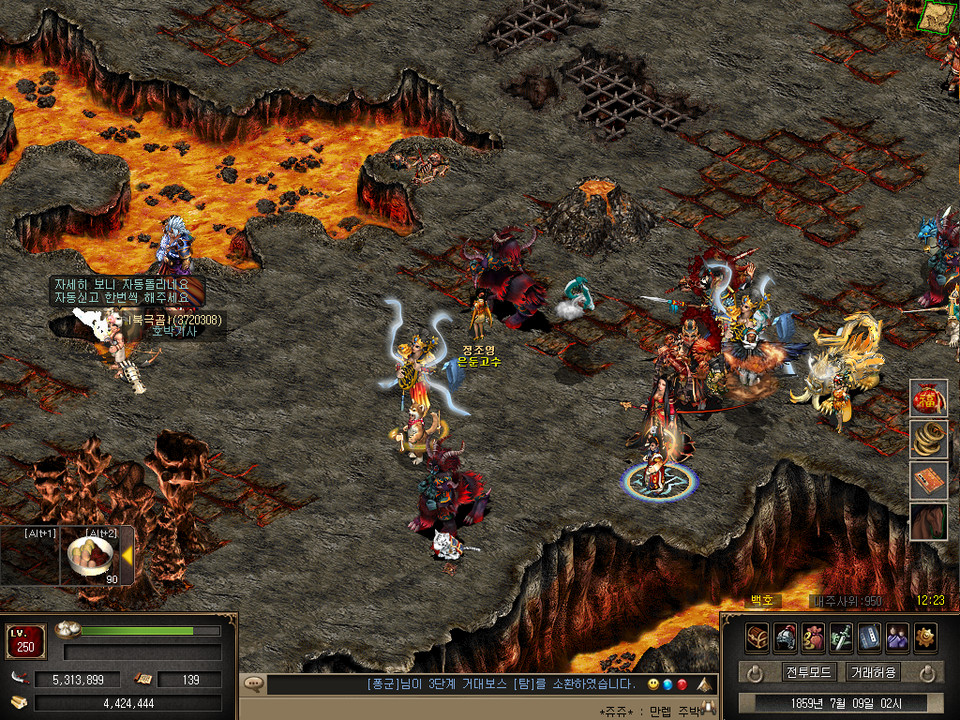This screenshot has height=720, width=960.
Task: Click the horse mount side icon
Action: [928, 522]
